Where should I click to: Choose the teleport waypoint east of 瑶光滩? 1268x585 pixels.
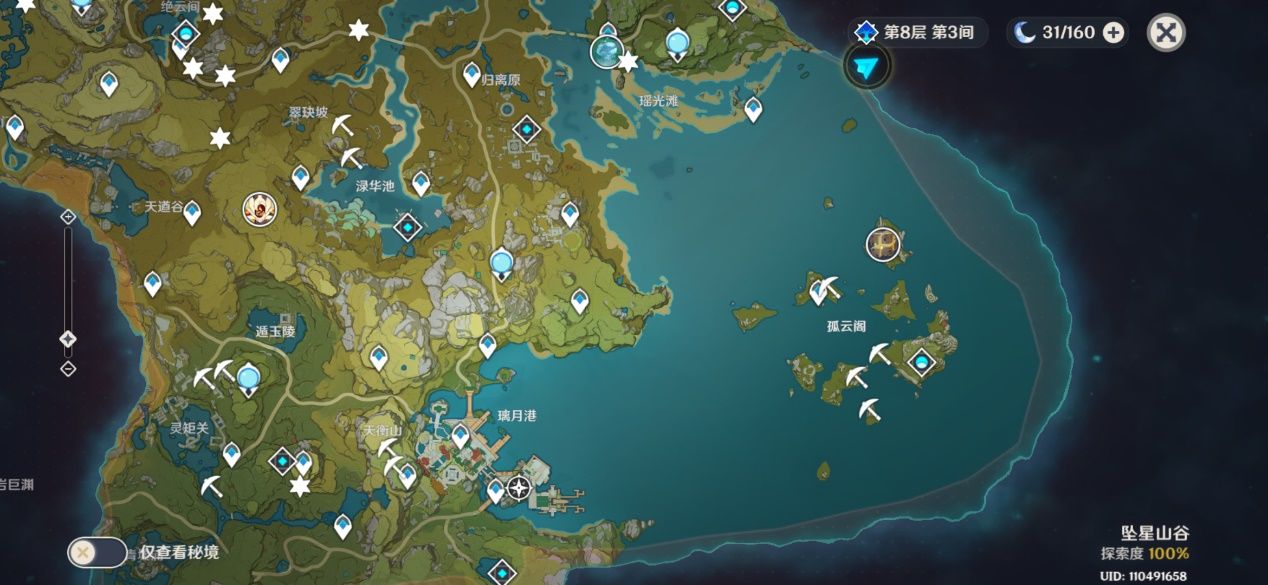[753, 108]
